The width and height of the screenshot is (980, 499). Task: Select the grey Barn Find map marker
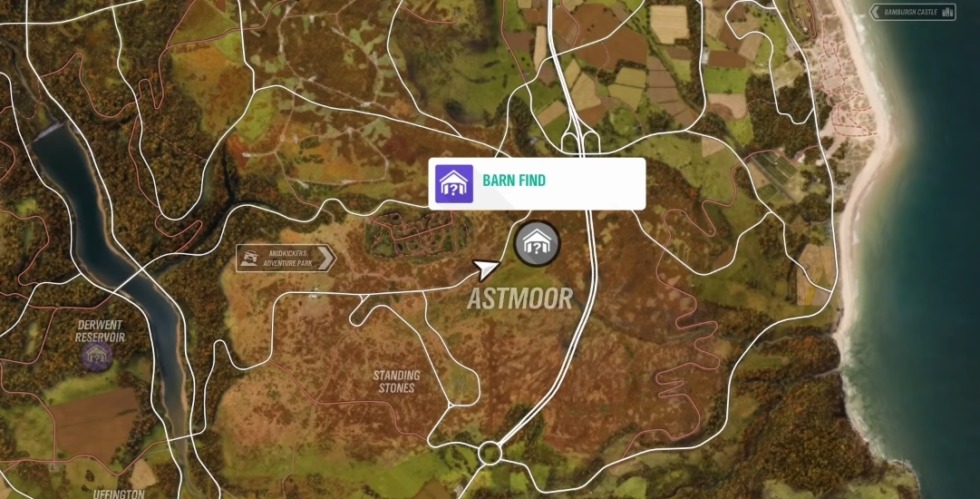click(537, 243)
